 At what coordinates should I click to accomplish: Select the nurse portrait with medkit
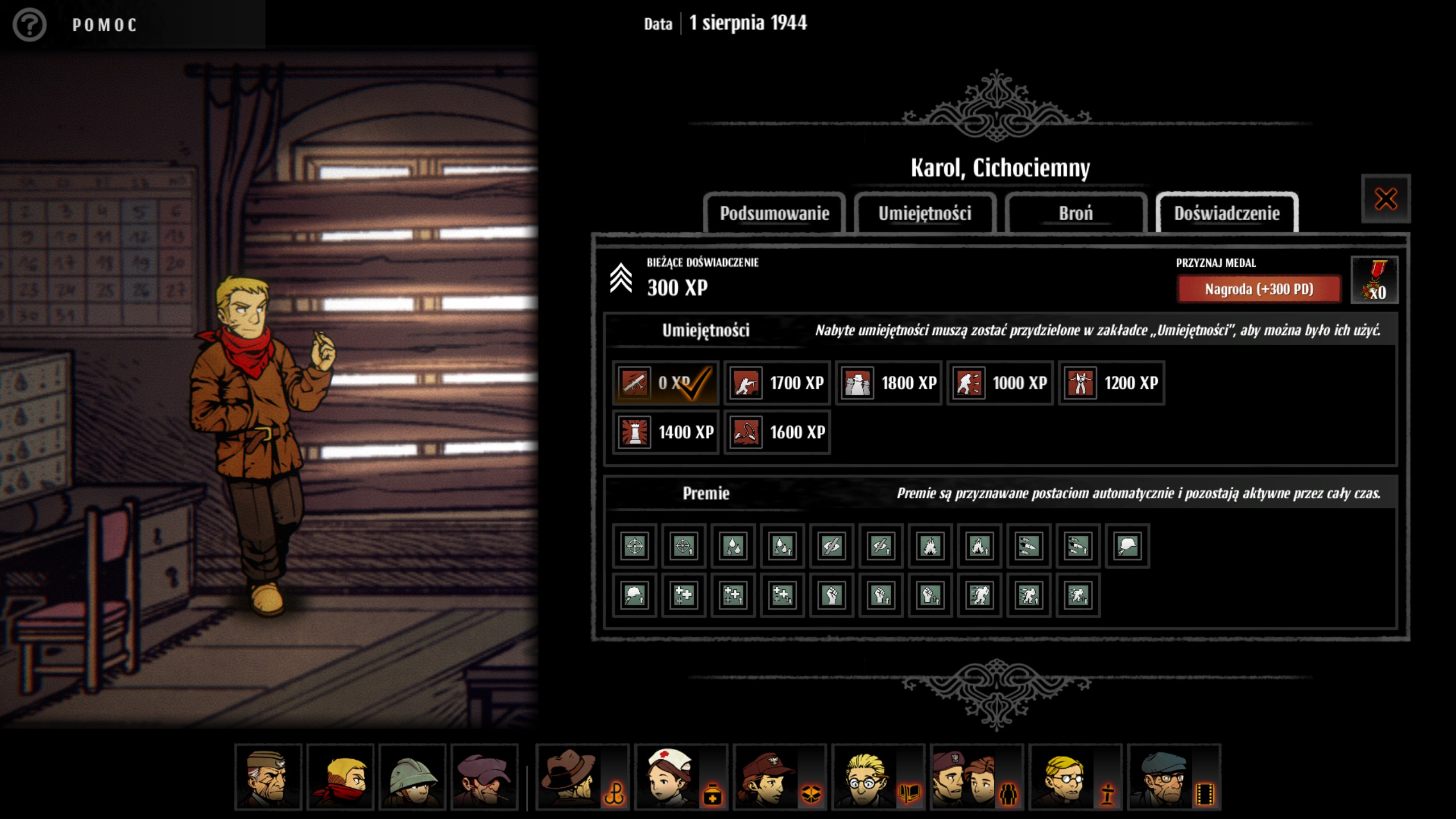tap(681, 777)
